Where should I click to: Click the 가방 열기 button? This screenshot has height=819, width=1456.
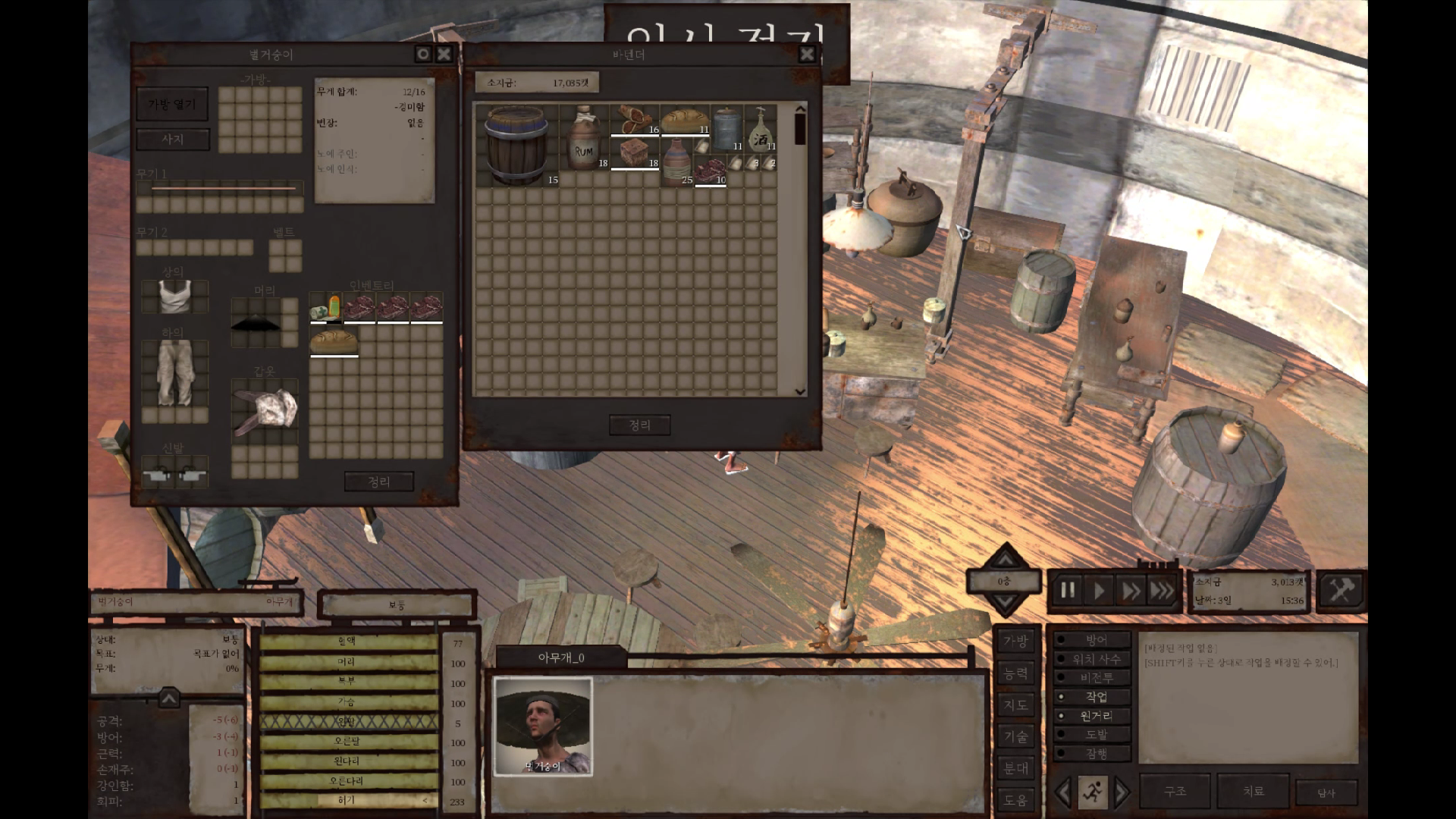[x=172, y=105]
